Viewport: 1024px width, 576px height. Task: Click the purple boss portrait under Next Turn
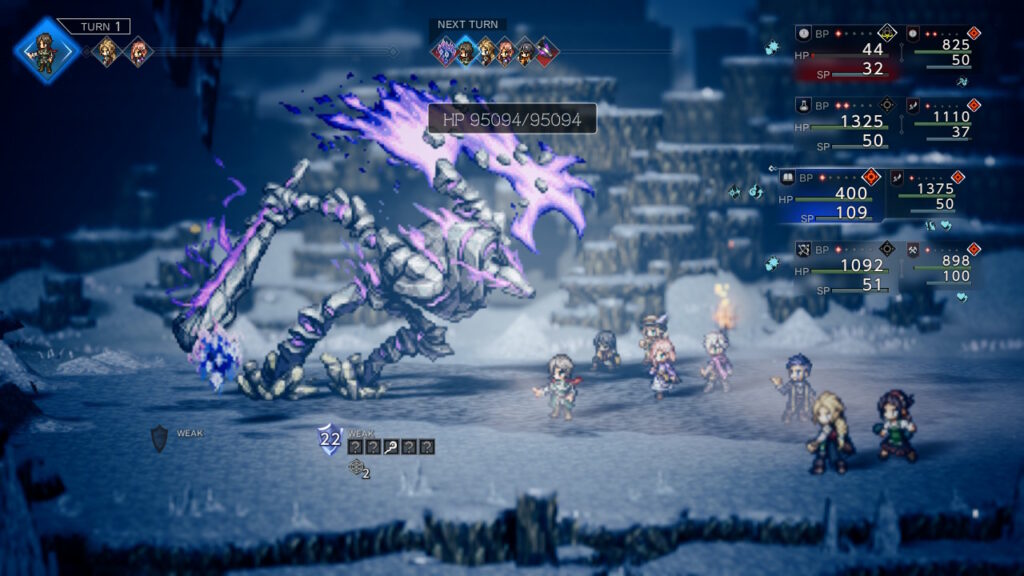point(444,52)
